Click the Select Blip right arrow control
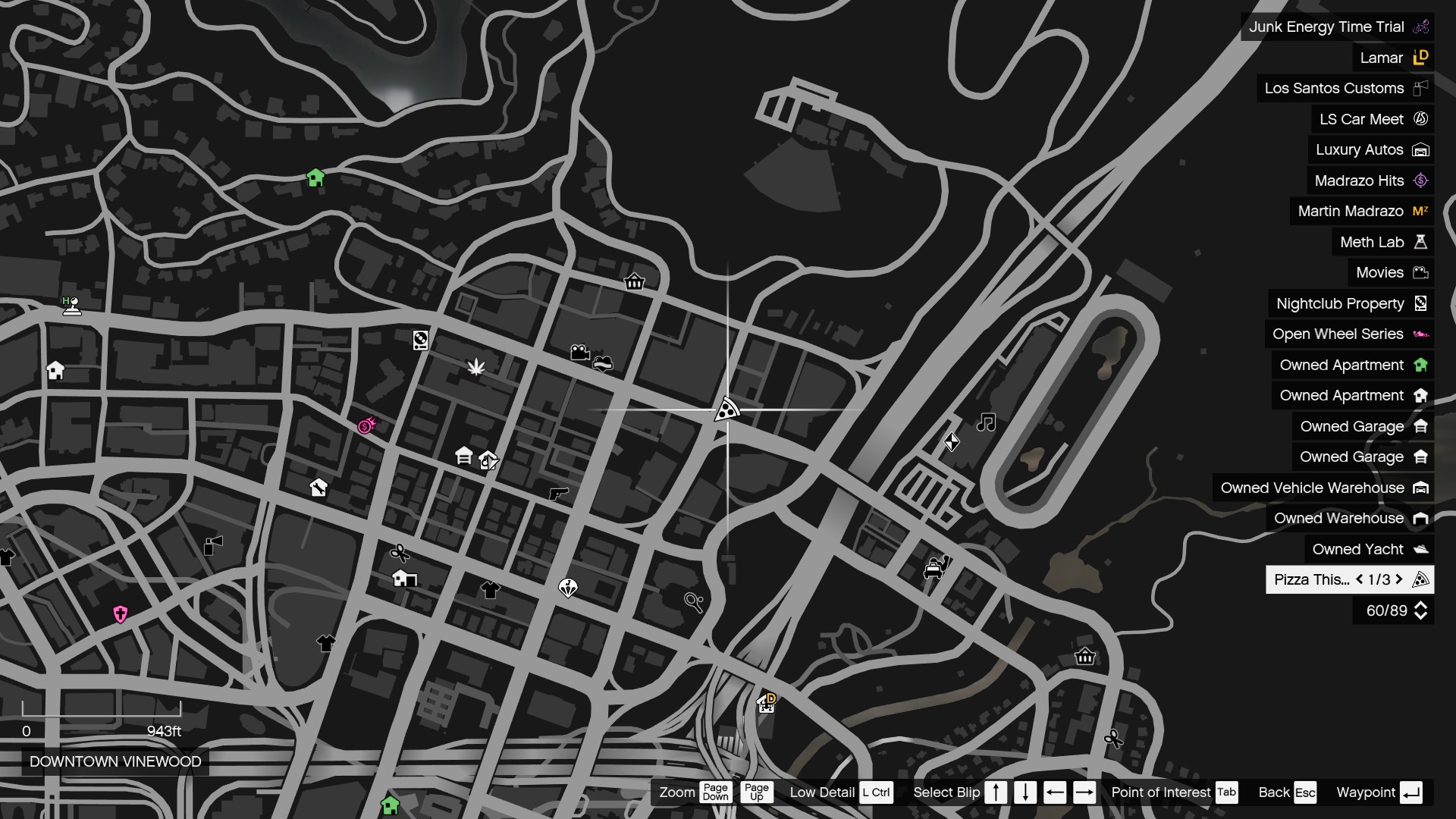 tap(1085, 792)
